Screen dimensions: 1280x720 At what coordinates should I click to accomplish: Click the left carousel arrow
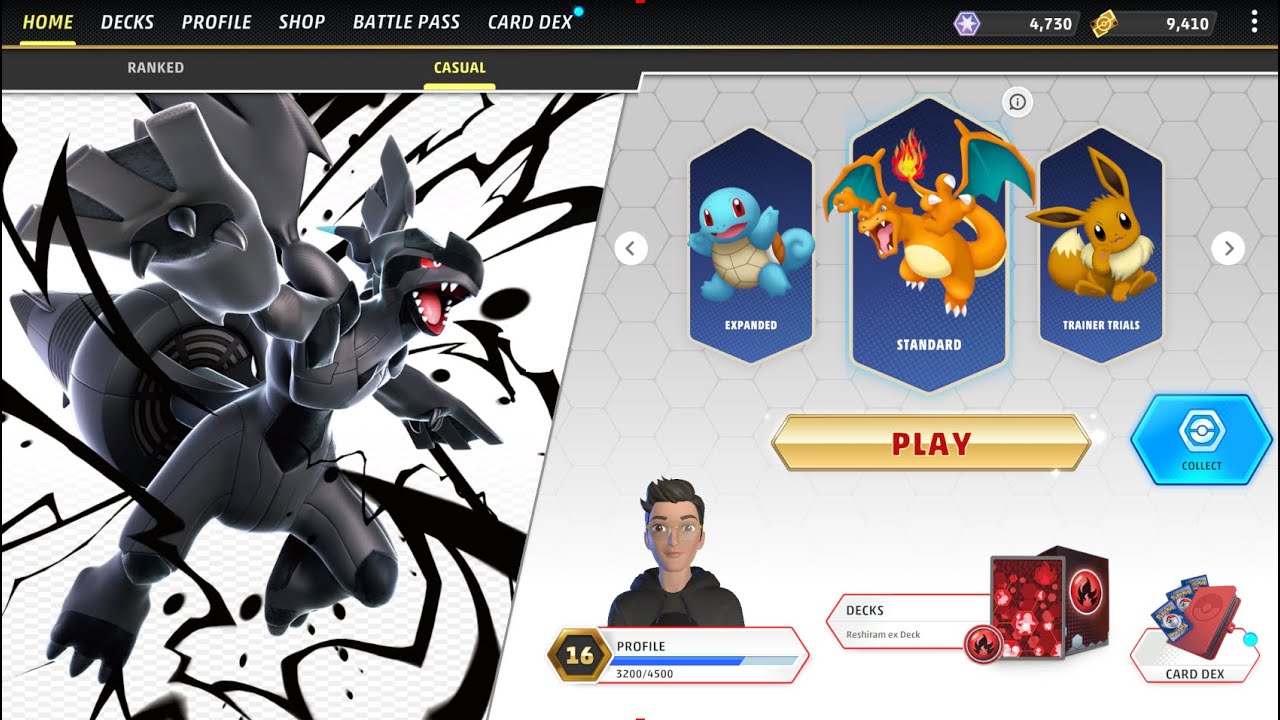[631, 248]
